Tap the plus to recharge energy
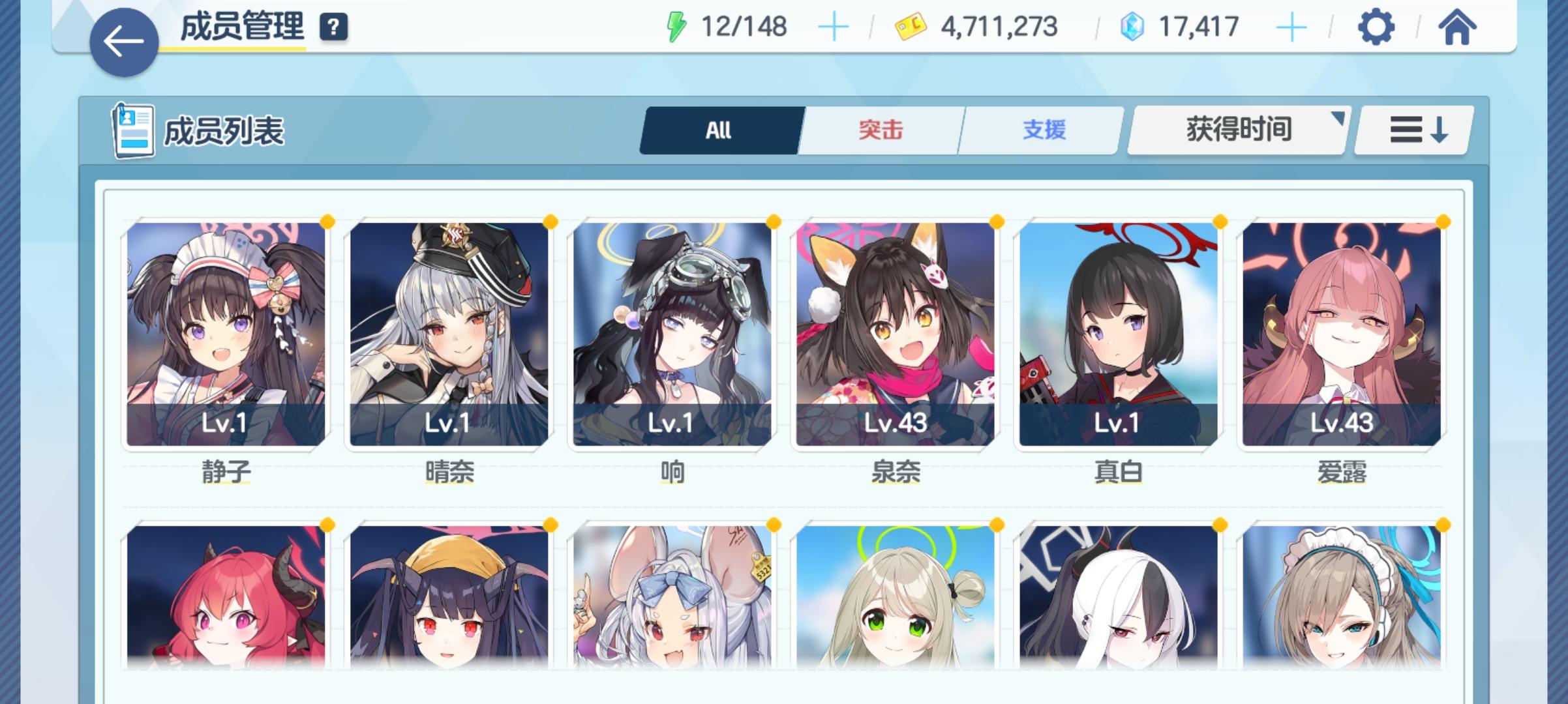The width and height of the screenshot is (1568, 704). pyautogui.click(x=836, y=27)
